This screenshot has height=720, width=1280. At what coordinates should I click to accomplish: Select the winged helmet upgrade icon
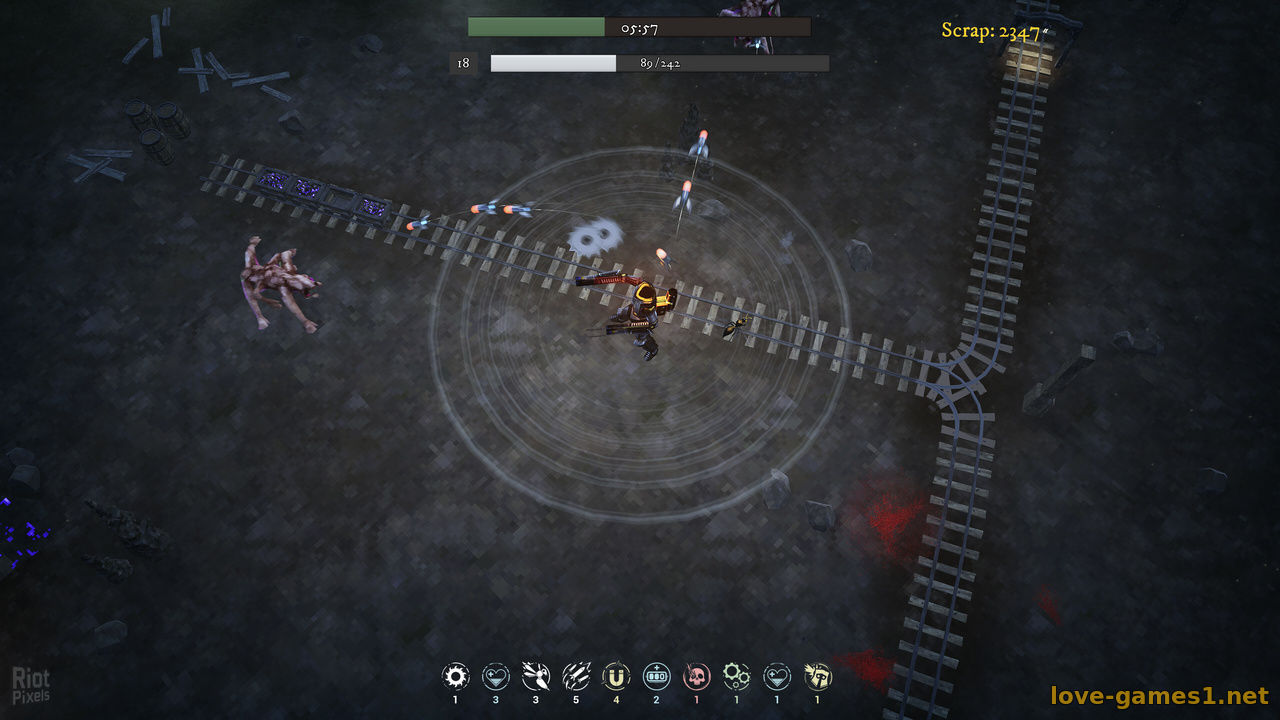817,677
